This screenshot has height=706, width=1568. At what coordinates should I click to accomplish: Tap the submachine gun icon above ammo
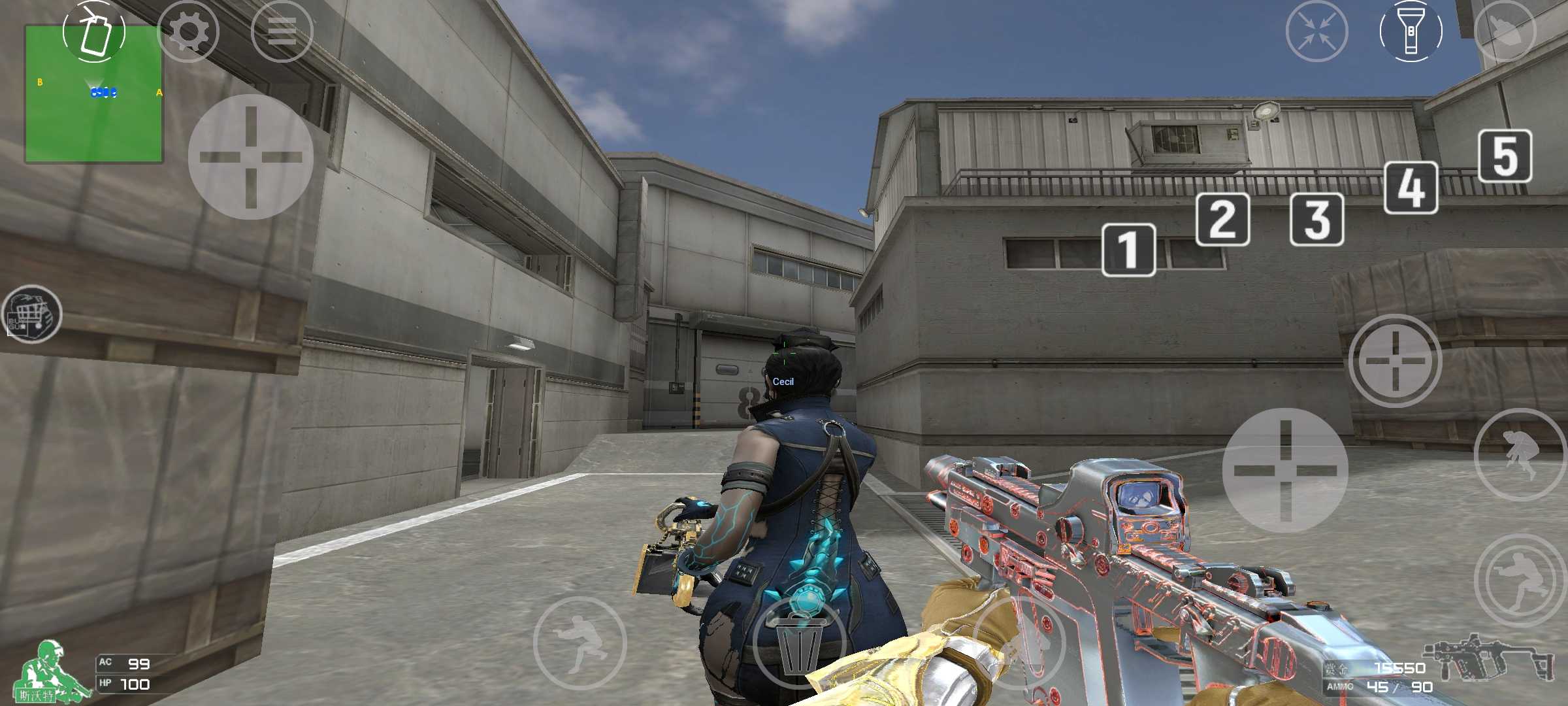pos(1488,656)
